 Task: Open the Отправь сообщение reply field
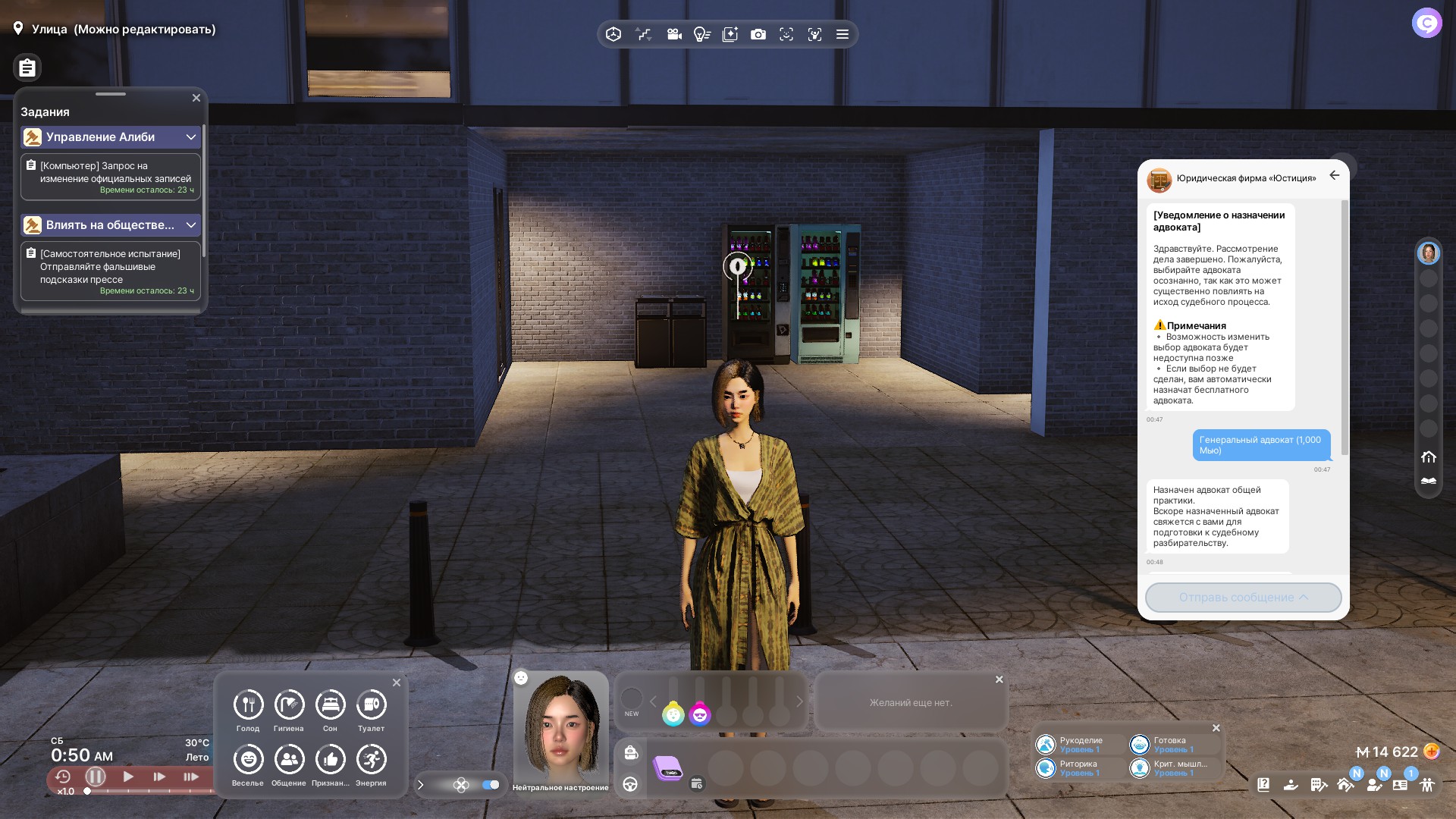click(x=1243, y=598)
